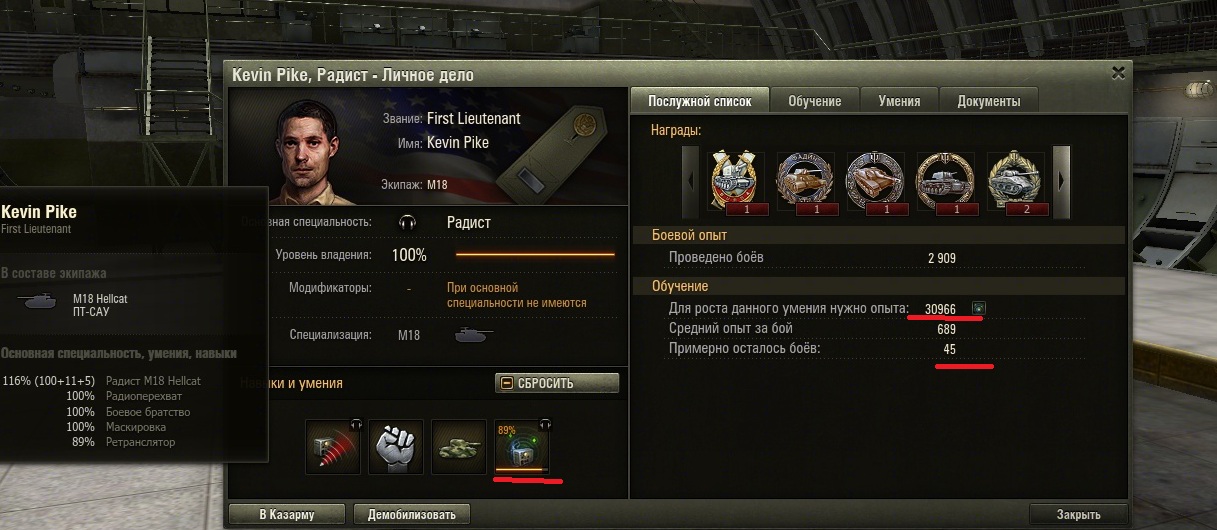This screenshot has width=1217, height=530.
Task: Click the small icon beside 30966 experience
Action: (x=978, y=308)
